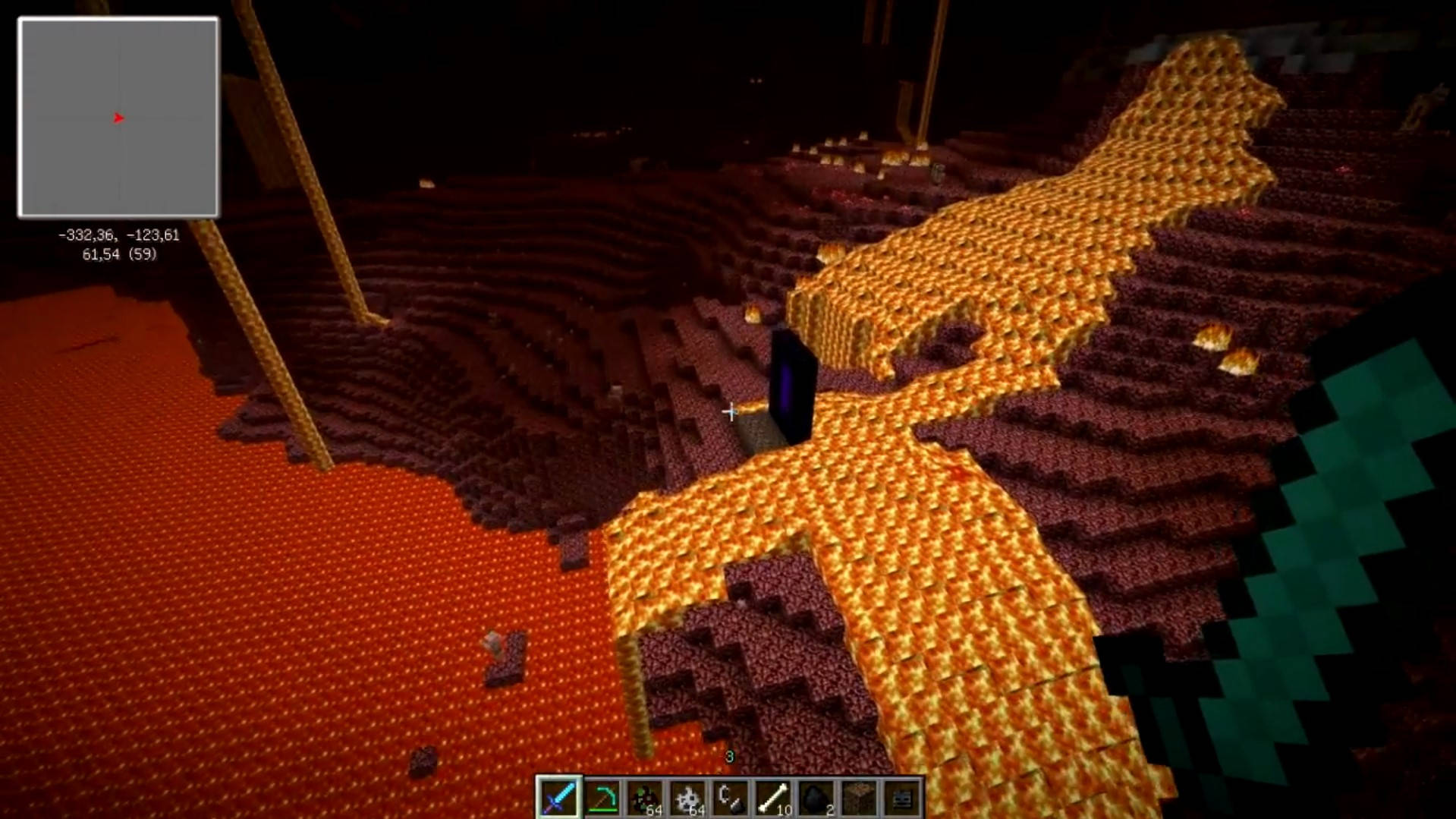The height and width of the screenshot is (819, 1456).
Task: Pick the coal slot holding 2
Action: click(x=816, y=798)
